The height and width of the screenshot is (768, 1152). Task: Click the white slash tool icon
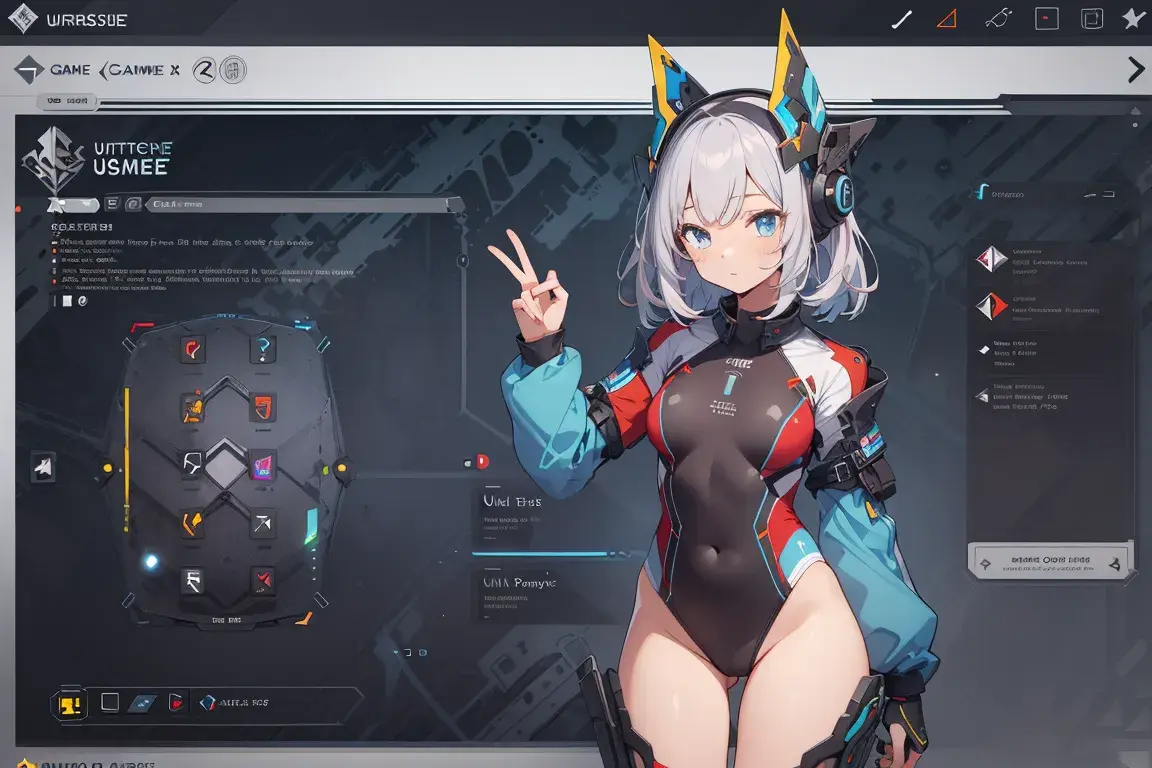[x=901, y=19]
